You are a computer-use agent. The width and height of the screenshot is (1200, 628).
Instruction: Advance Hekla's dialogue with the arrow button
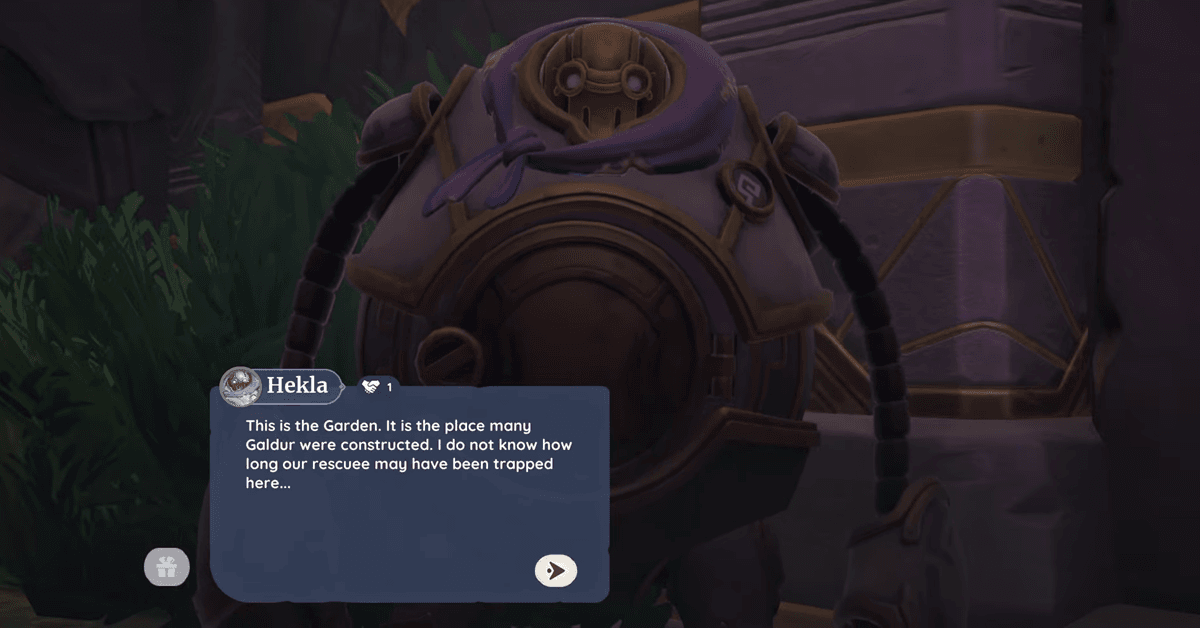click(x=556, y=570)
